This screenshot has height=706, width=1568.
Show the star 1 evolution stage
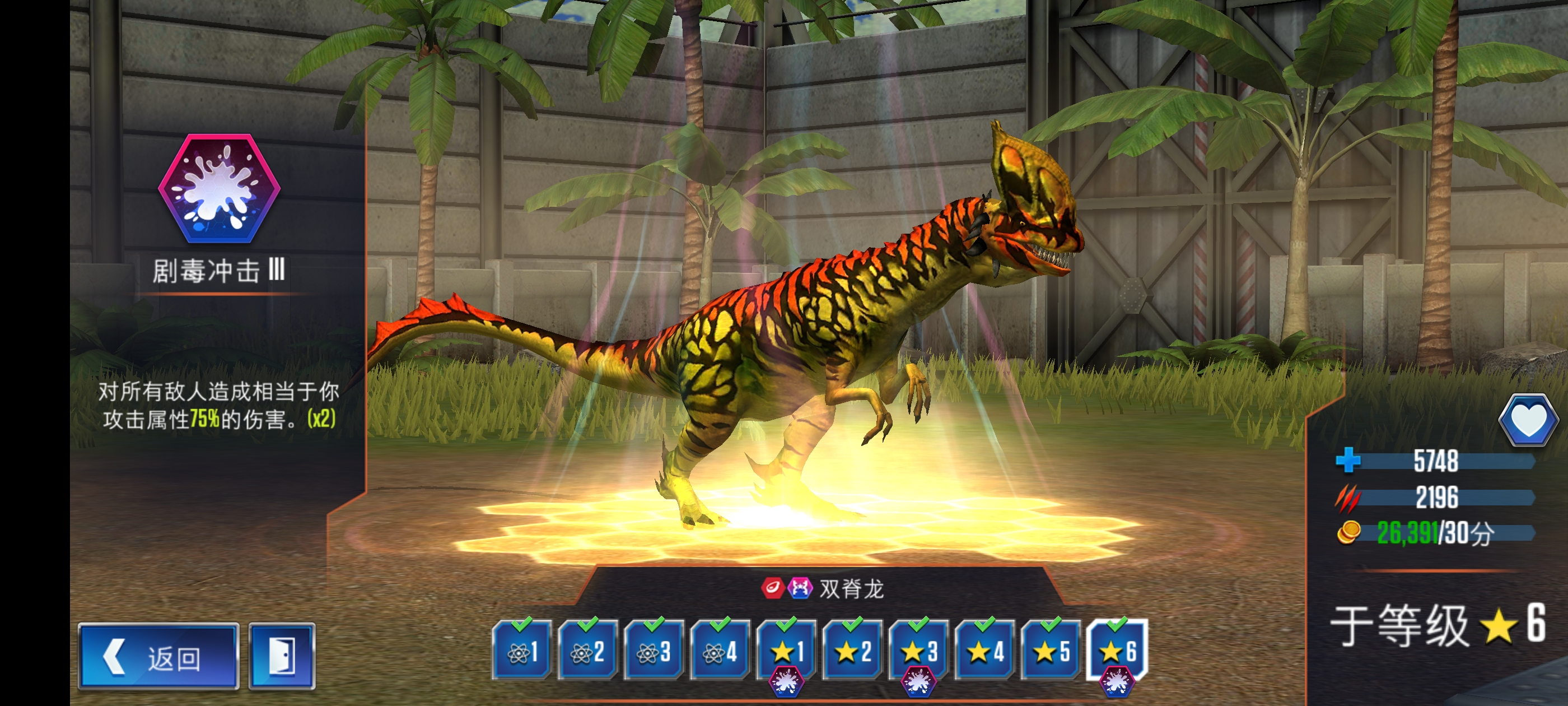786,651
